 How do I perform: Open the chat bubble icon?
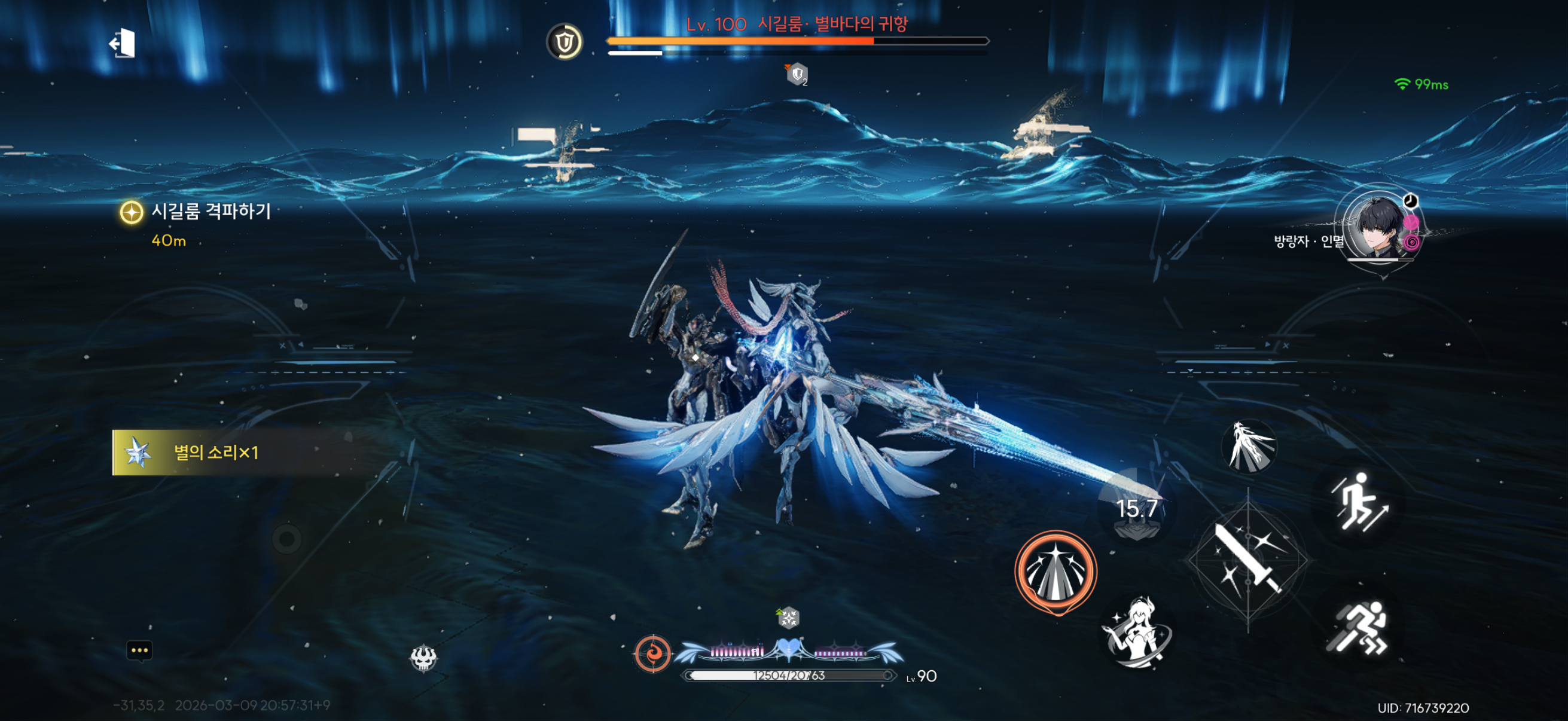coord(139,650)
